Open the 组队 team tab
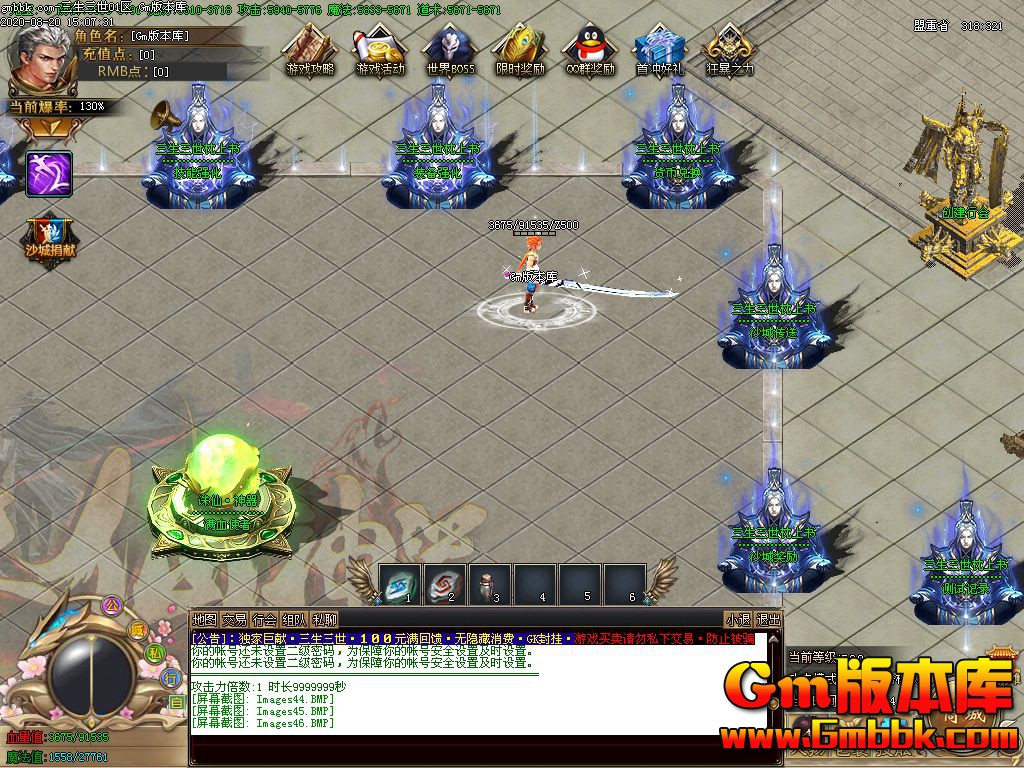 [294, 620]
